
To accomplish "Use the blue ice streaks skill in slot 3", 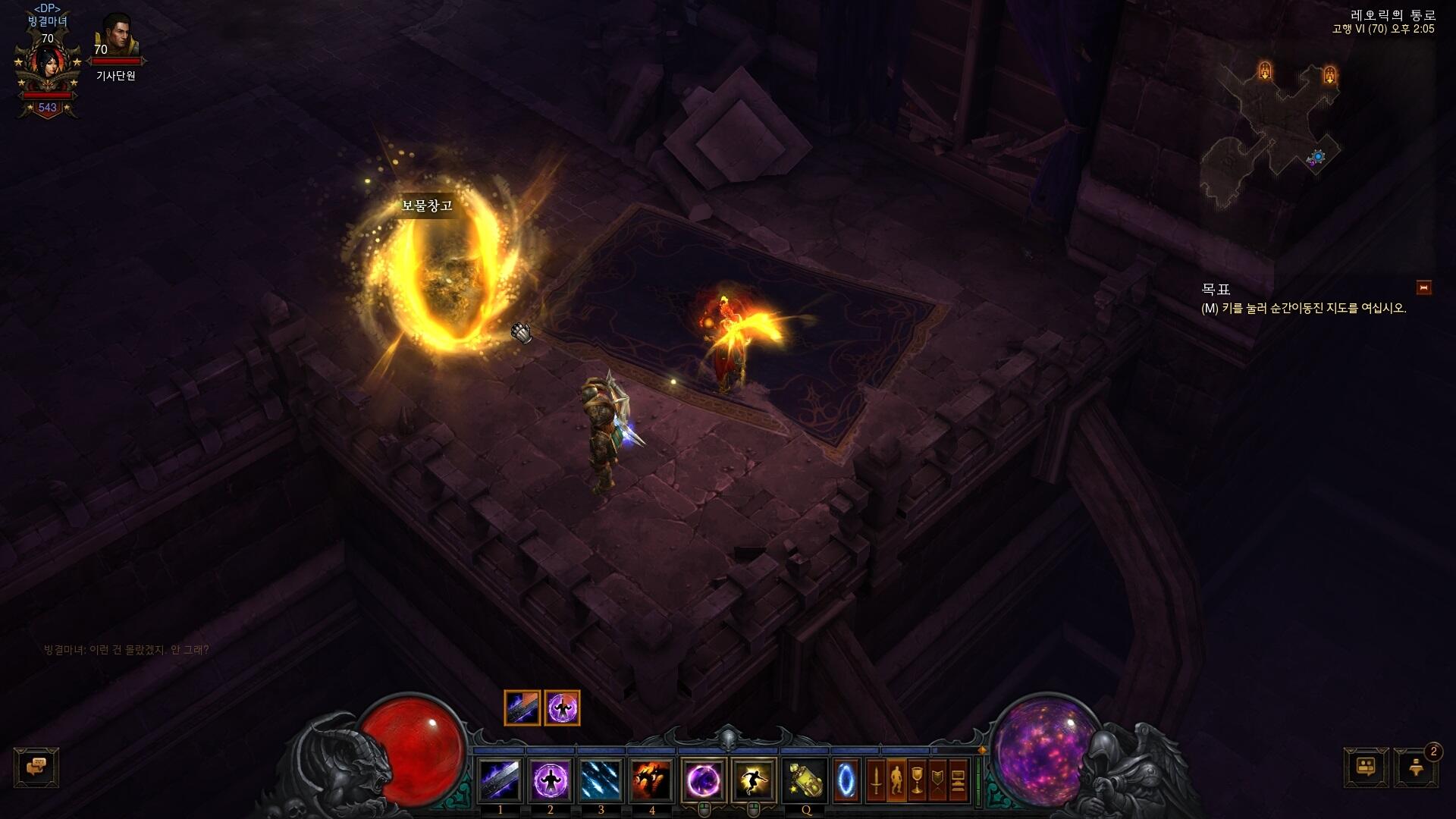I will (x=601, y=780).
